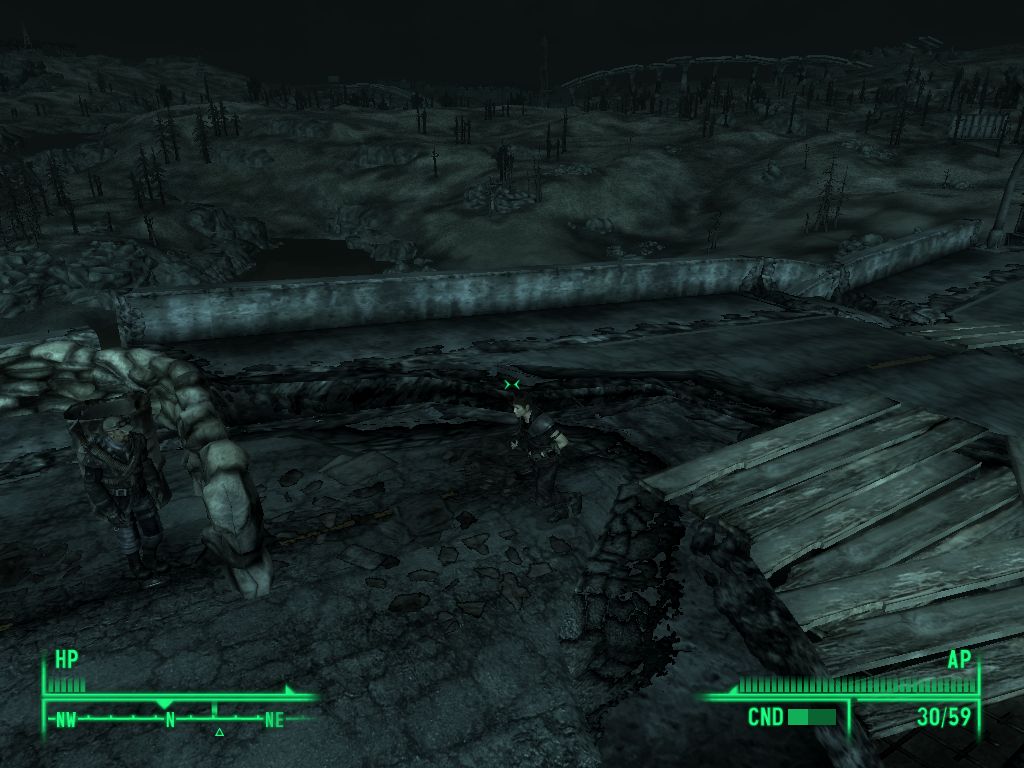Viewport: 1024px width, 768px height.
Task: Click the compass strip showing N
Action: tap(170, 718)
